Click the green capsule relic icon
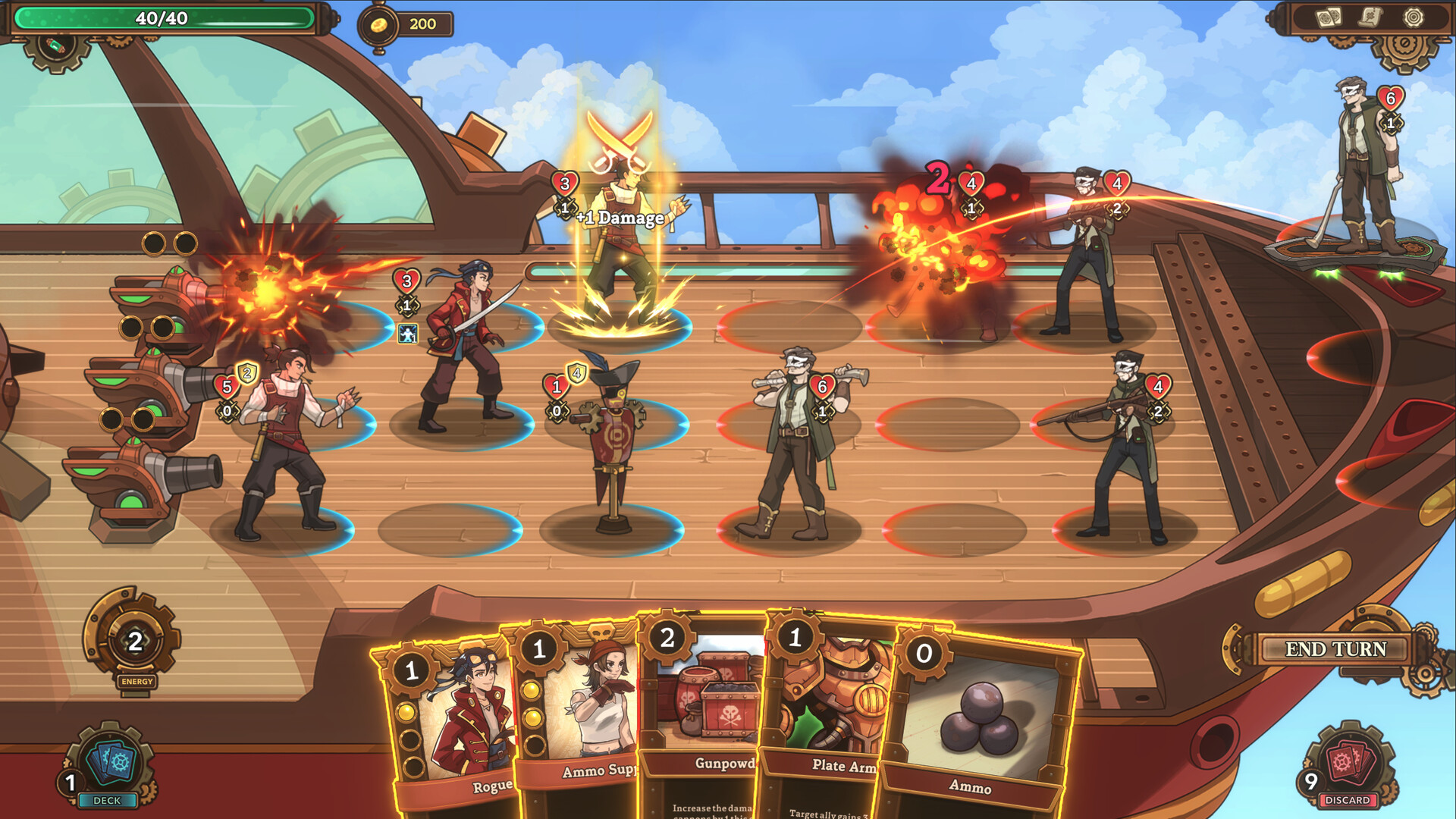1456x819 pixels. coord(56,47)
